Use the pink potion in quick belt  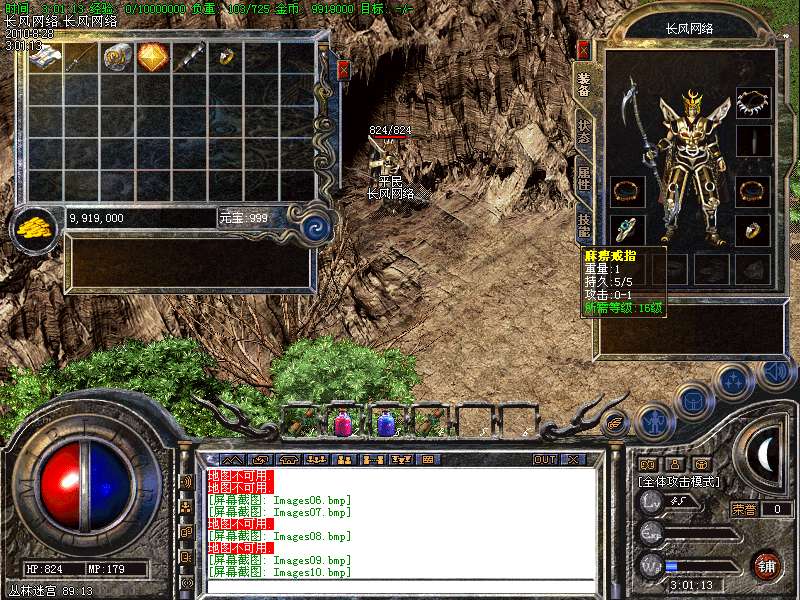click(x=343, y=424)
